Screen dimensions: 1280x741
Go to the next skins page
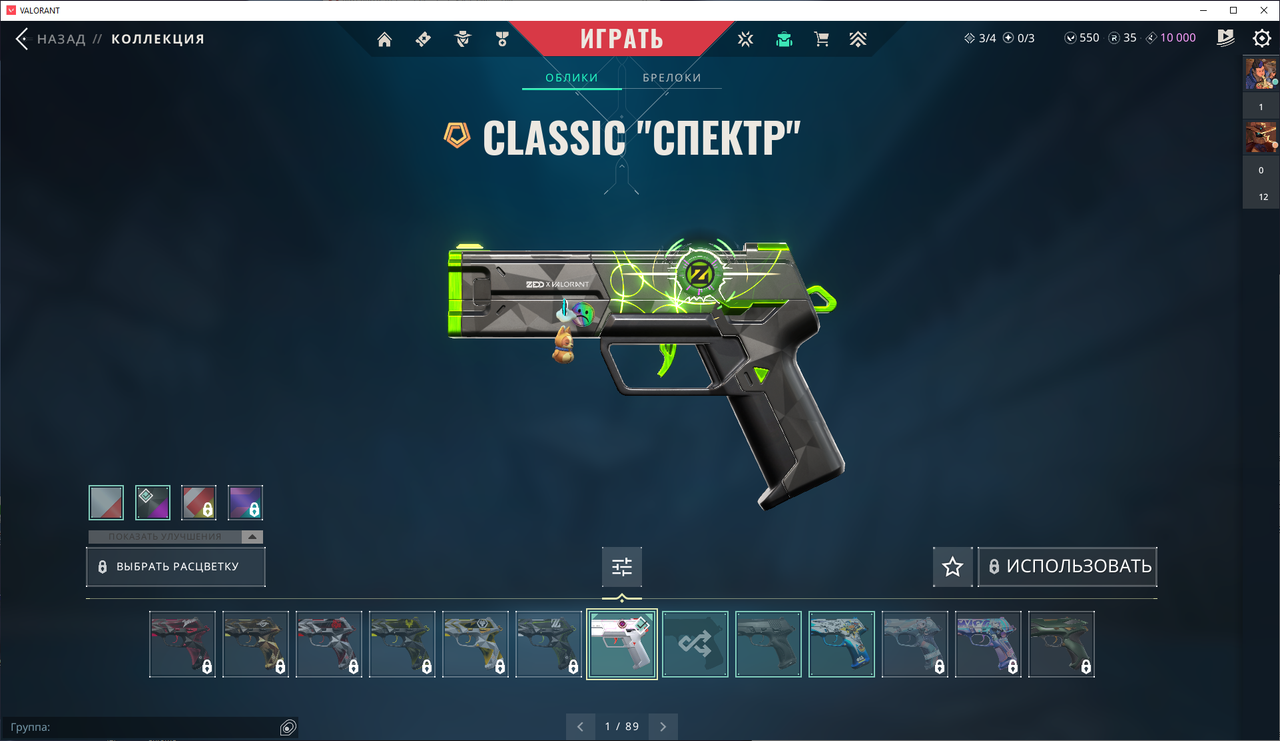point(662,726)
